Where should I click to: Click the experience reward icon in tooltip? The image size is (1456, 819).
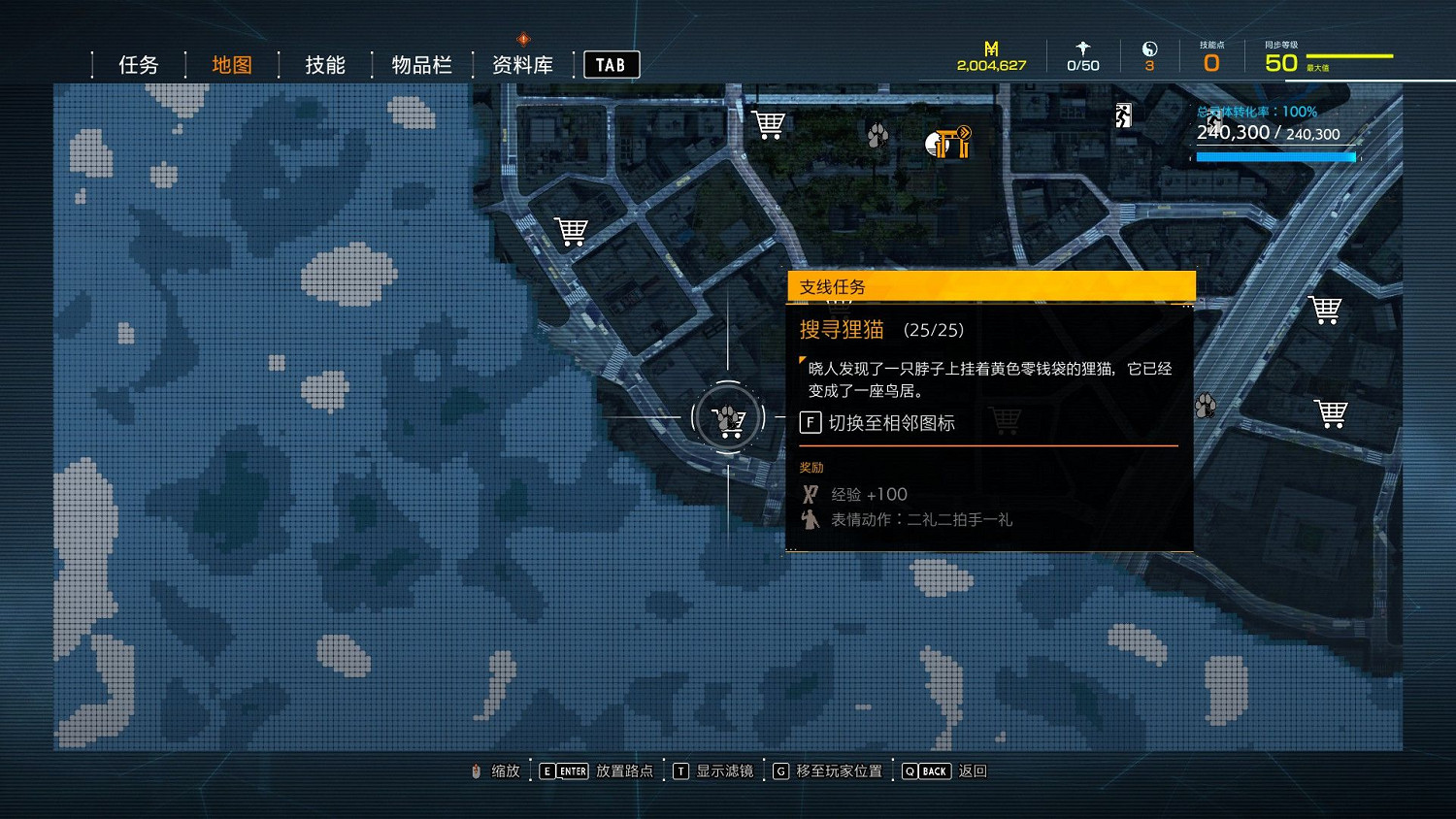click(811, 493)
